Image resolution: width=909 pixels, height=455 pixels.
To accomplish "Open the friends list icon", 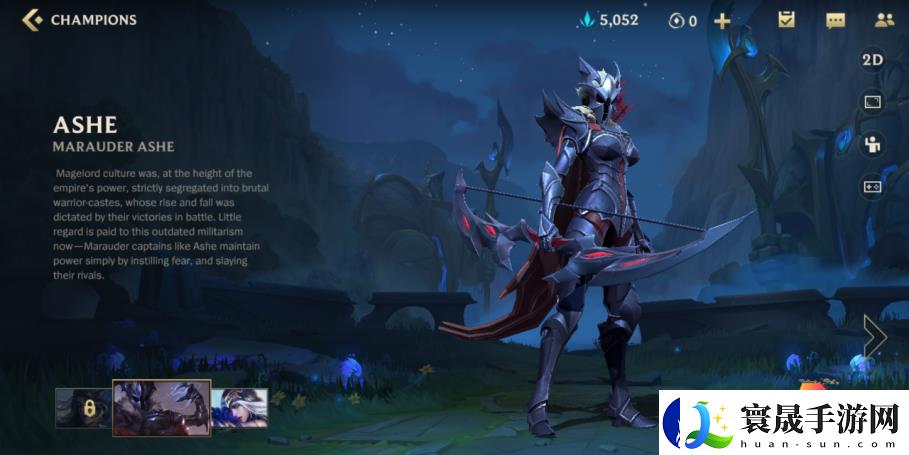I will [884, 20].
